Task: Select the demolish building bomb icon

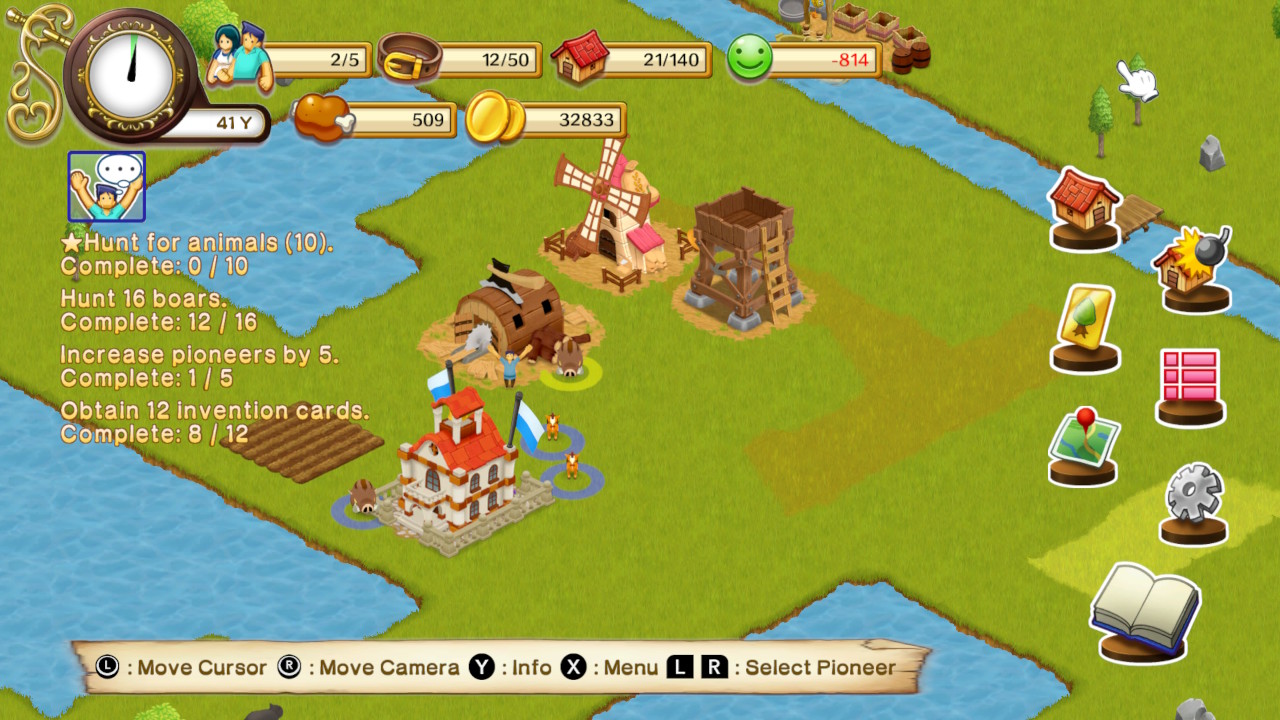Action: [x=1196, y=267]
